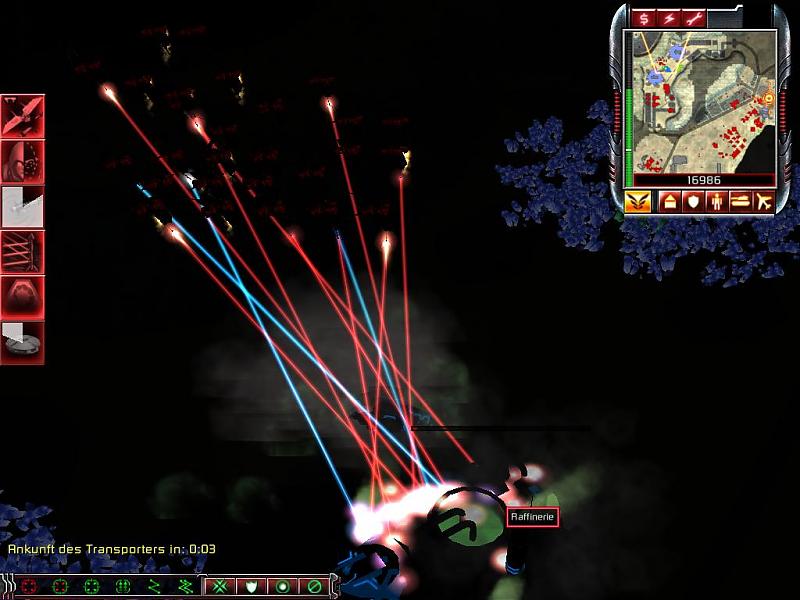Choose the round disc support power at bottom

pyautogui.click(x=22, y=342)
